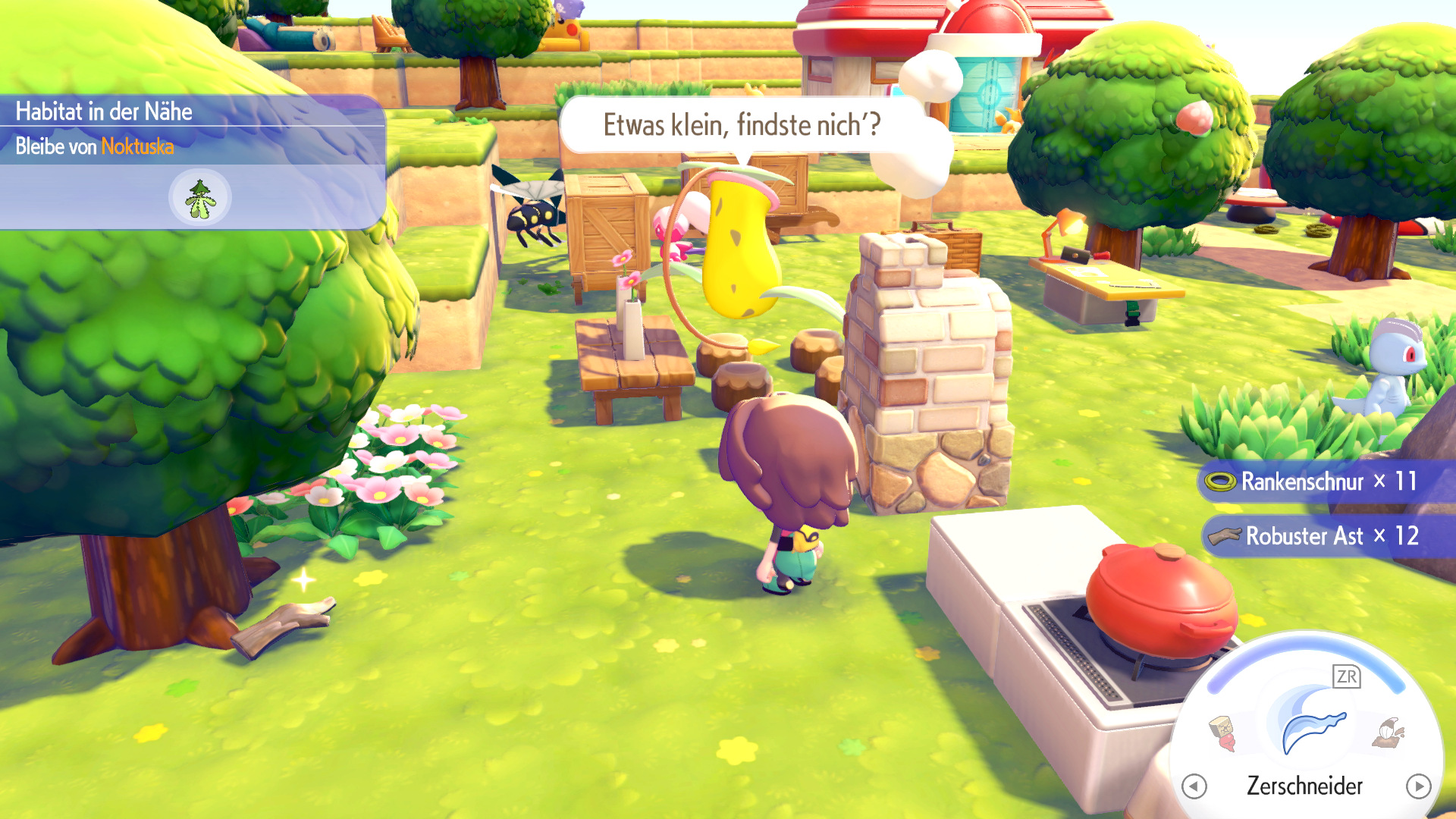This screenshot has width=1456, height=819.
Task: Cycle moves with the right arrow
Action: [1418, 786]
